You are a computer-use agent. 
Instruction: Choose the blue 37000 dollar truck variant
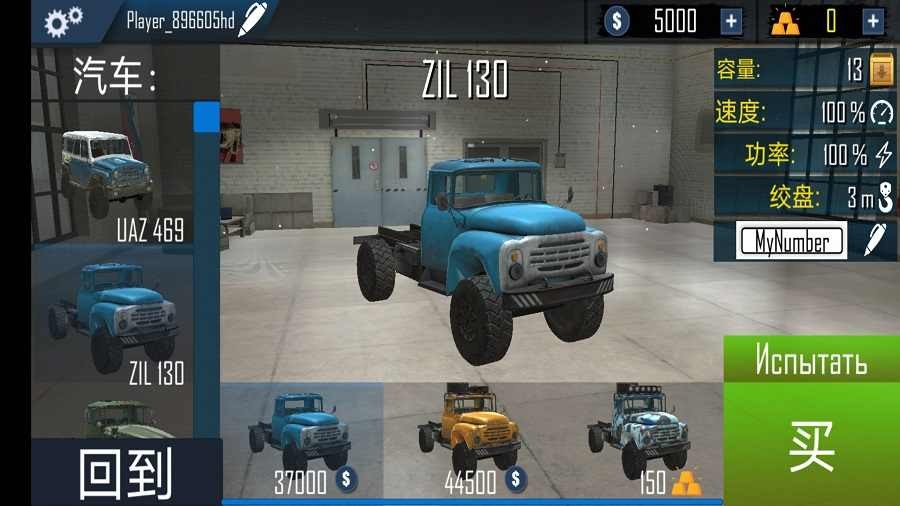(x=303, y=440)
